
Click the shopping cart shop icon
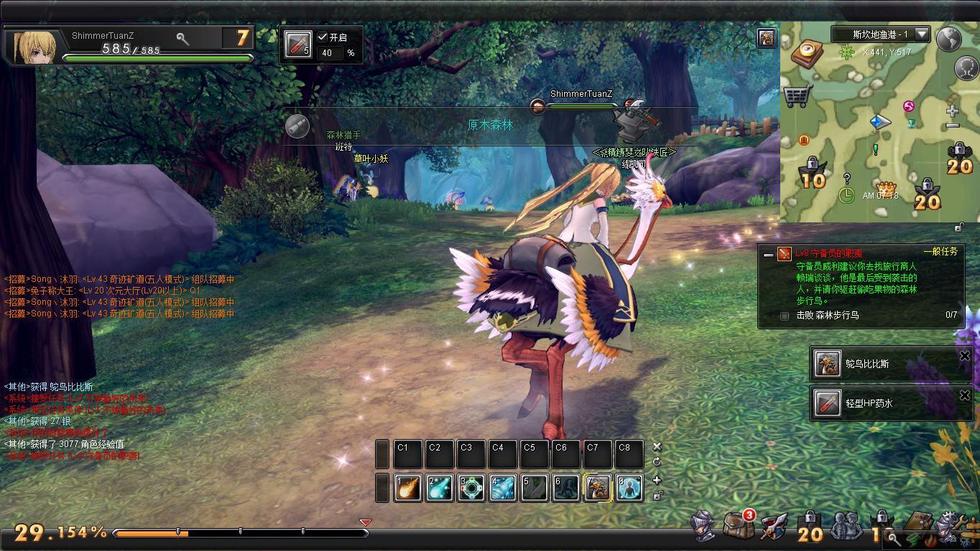pyautogui.click(x=797, y=96)
